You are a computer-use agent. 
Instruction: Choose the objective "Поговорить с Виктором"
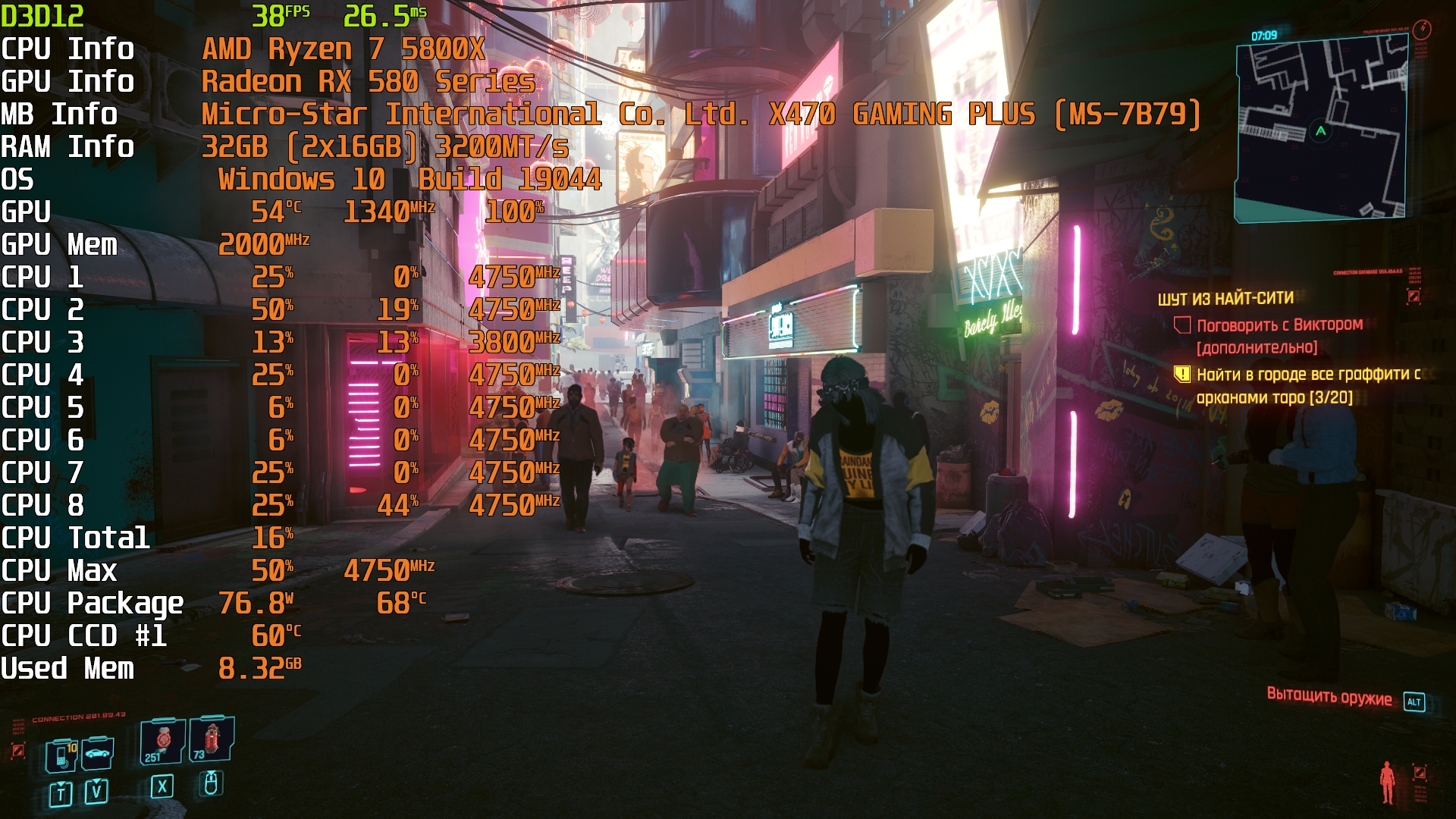[x=1279, y=325]
